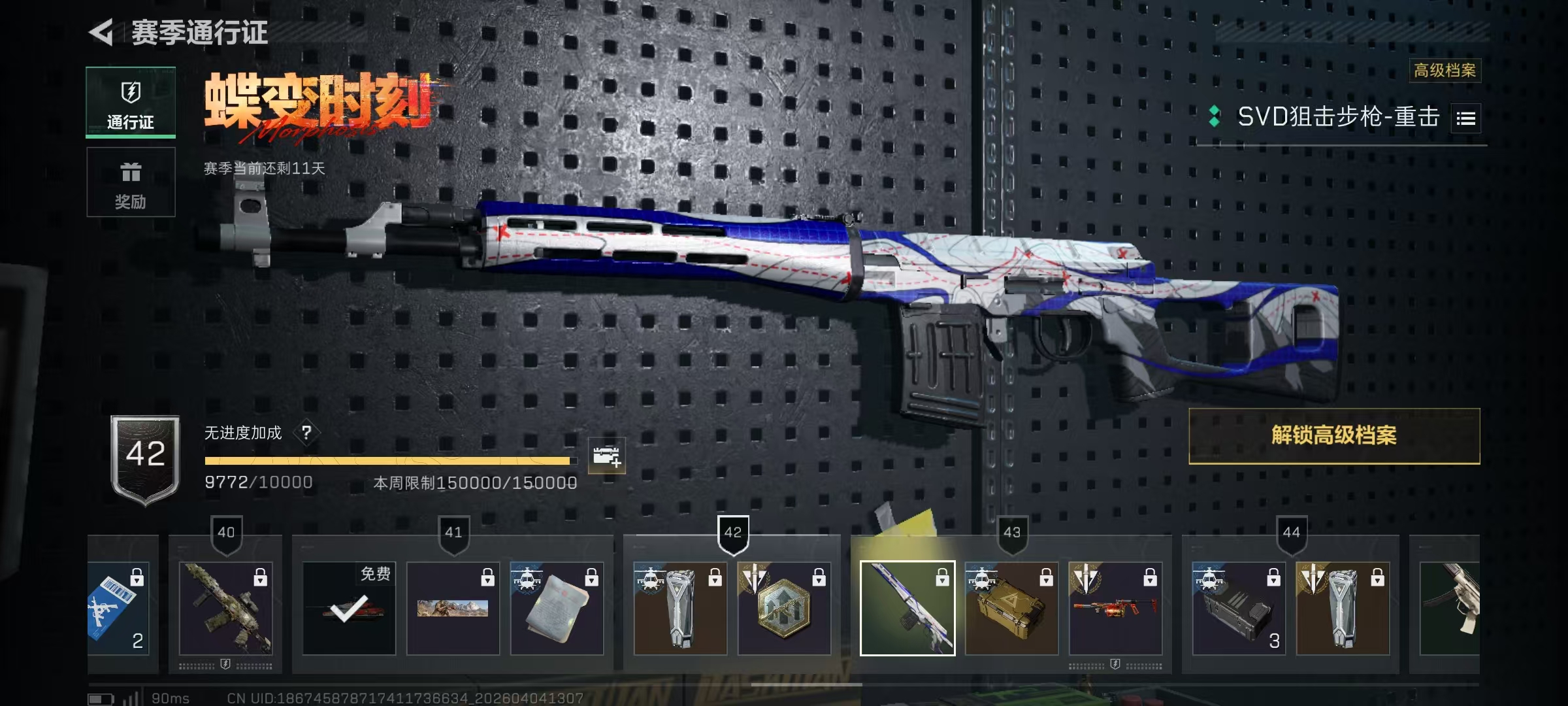Choose the landscape banner reward tile
The height and width of the screenshot is (706, 1568).
[453, 608]
